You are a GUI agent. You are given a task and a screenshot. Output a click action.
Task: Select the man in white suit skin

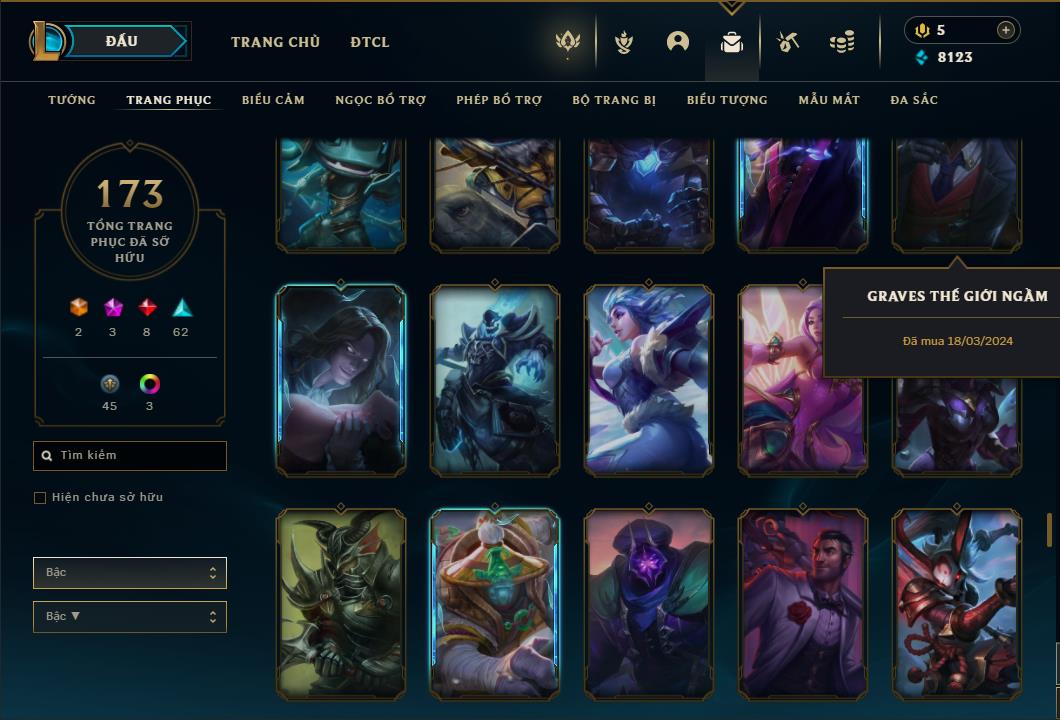click(x=803, y=602)
